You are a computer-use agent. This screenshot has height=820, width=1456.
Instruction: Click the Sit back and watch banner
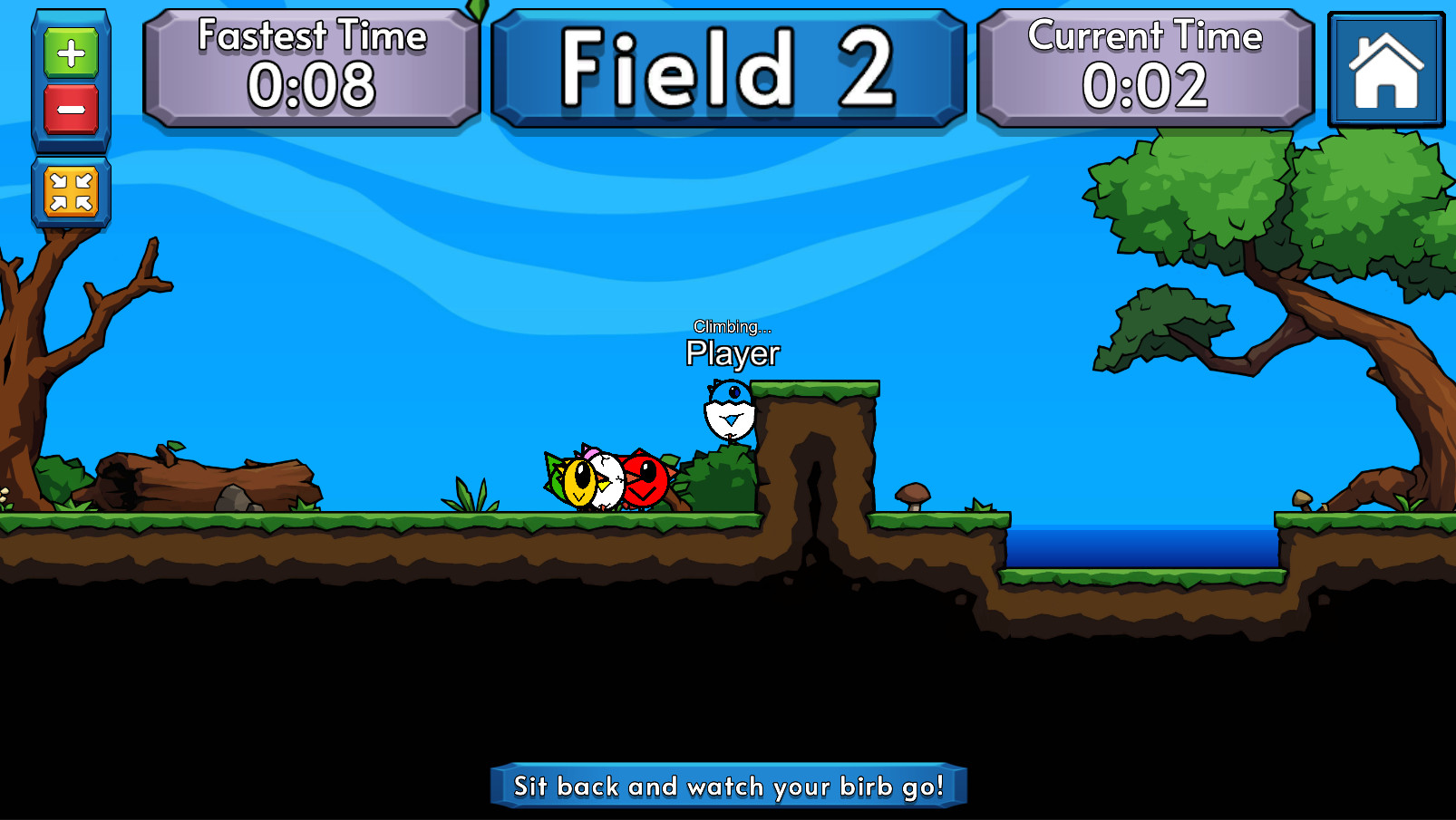(728, 786)
